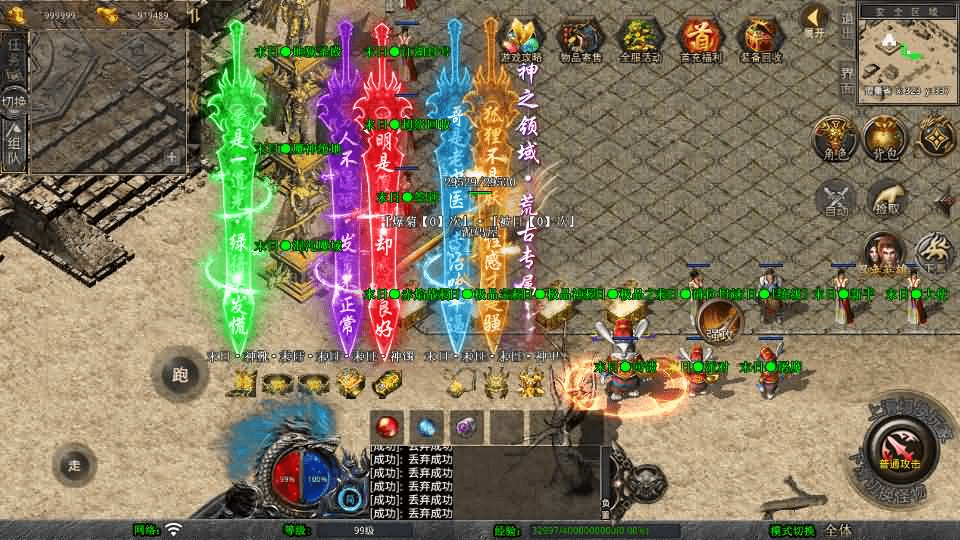Click the 切换 switch button on quest panel
Viewport: 960px width, 540px height.
(x=14, y=100)
